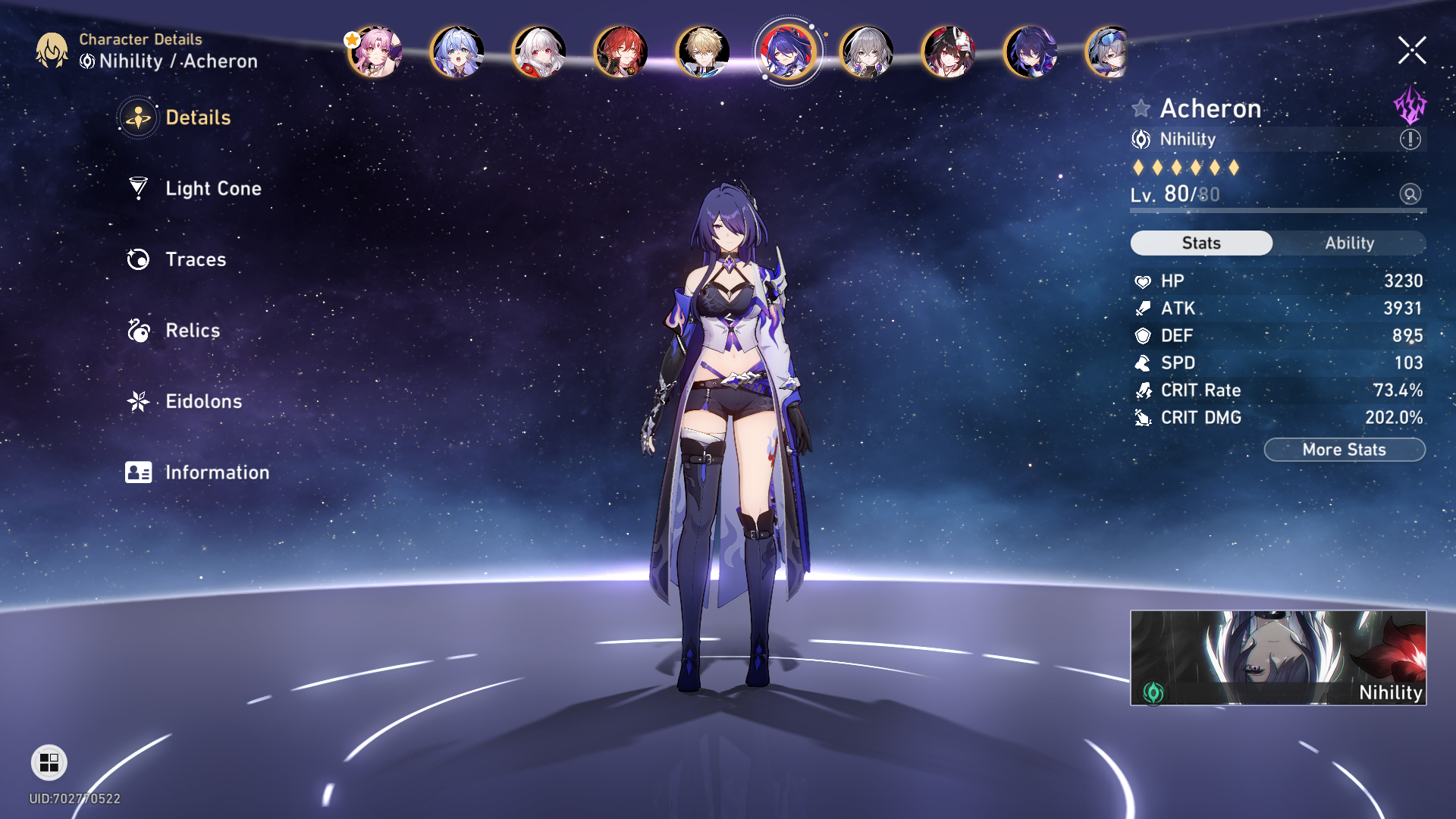Click the Nihility path banner
This screenshot has height=819, width=1456.
1278,657
